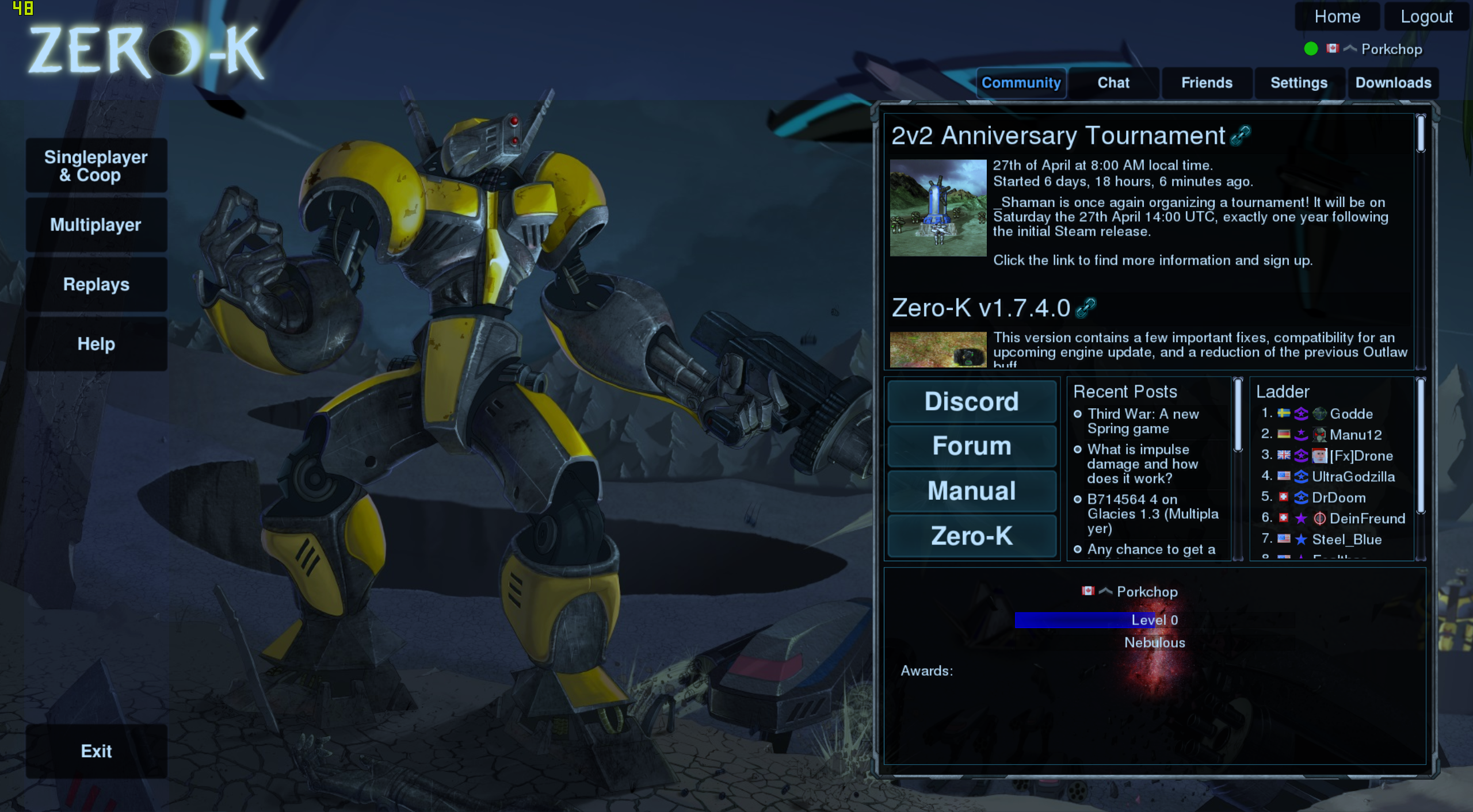Log out using the Logout button
1473x812 pixels.
[x=1426, y=17]
